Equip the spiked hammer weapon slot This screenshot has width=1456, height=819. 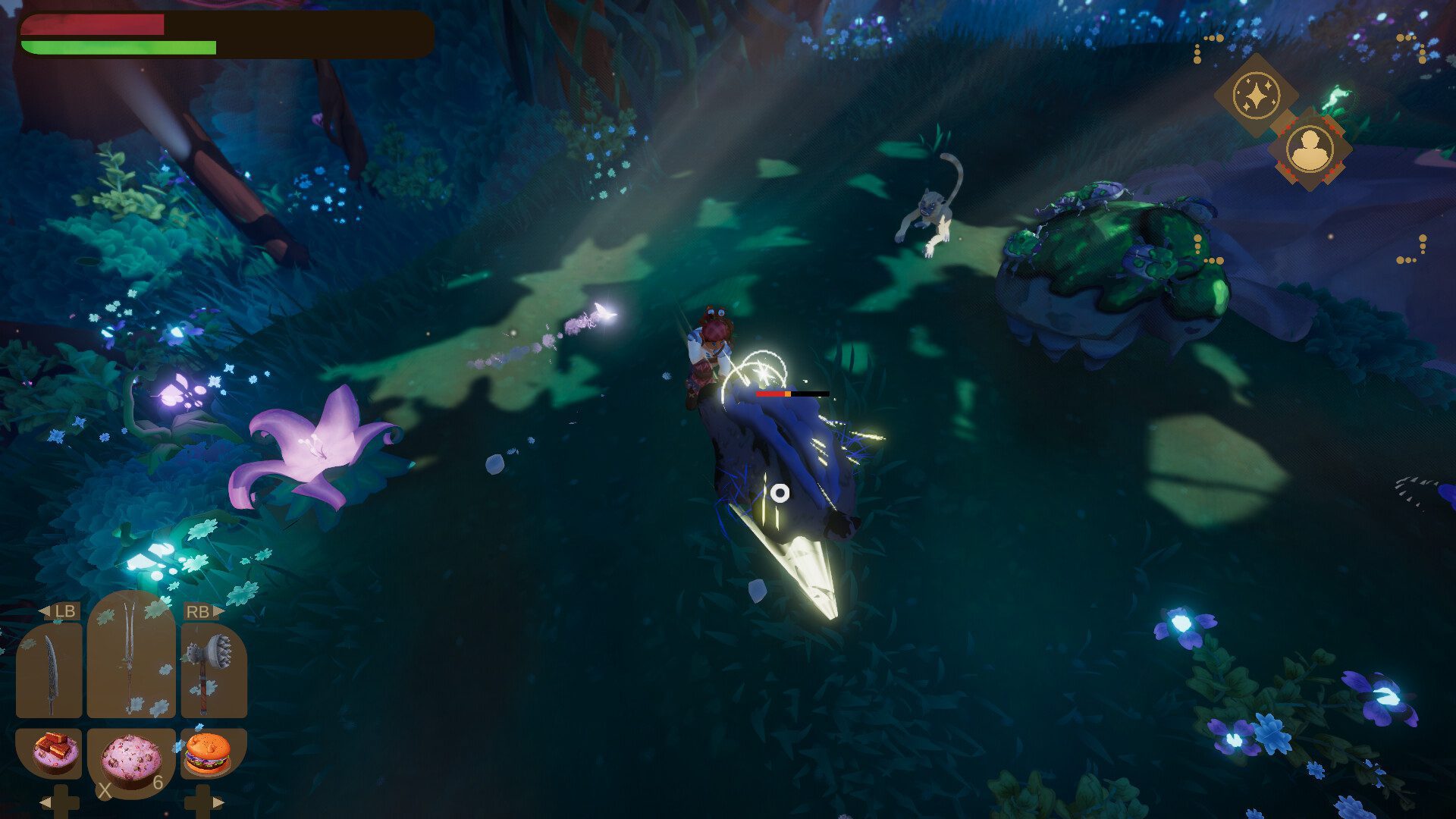coord(213,672)
